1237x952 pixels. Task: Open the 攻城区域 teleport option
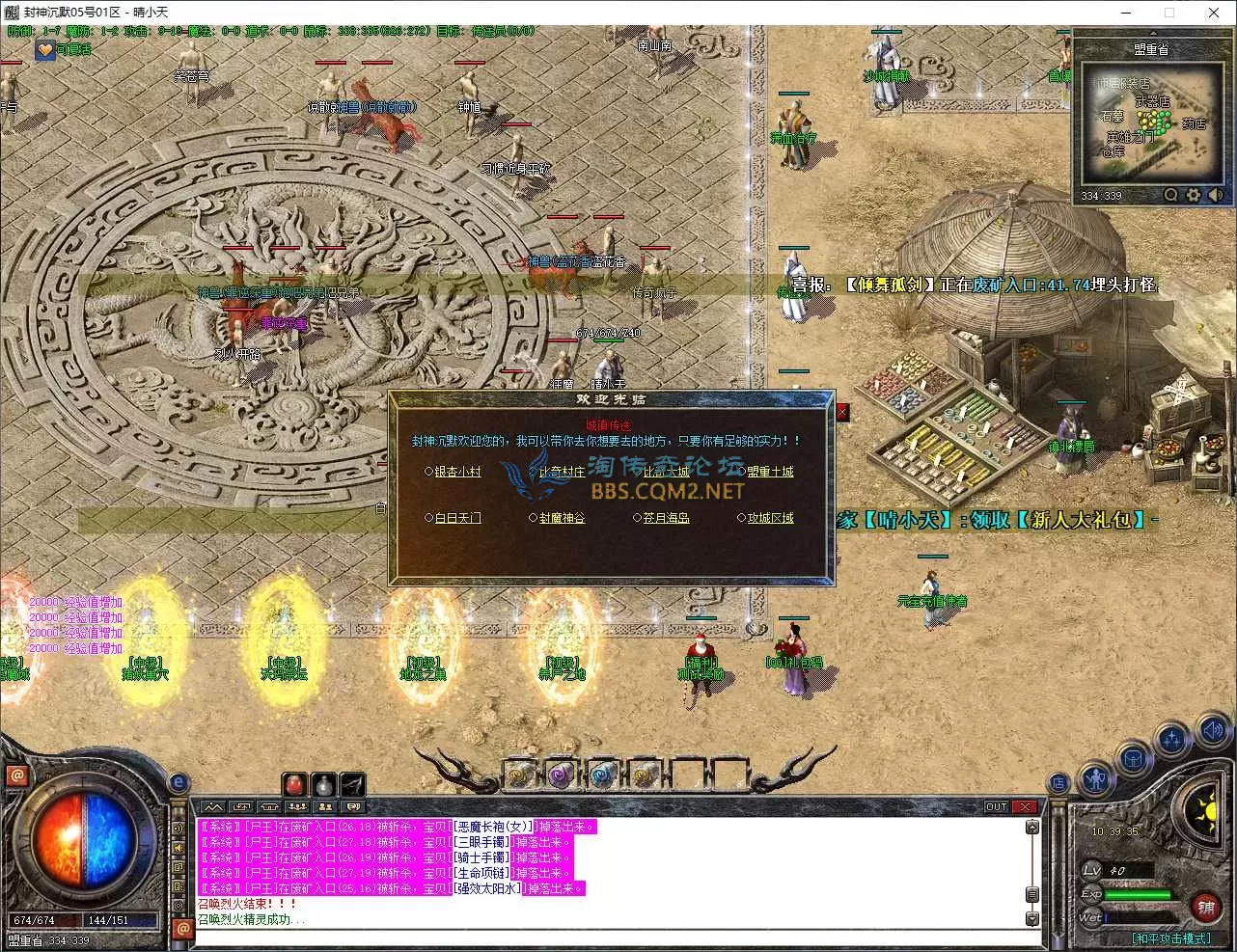tap(770, 518)
